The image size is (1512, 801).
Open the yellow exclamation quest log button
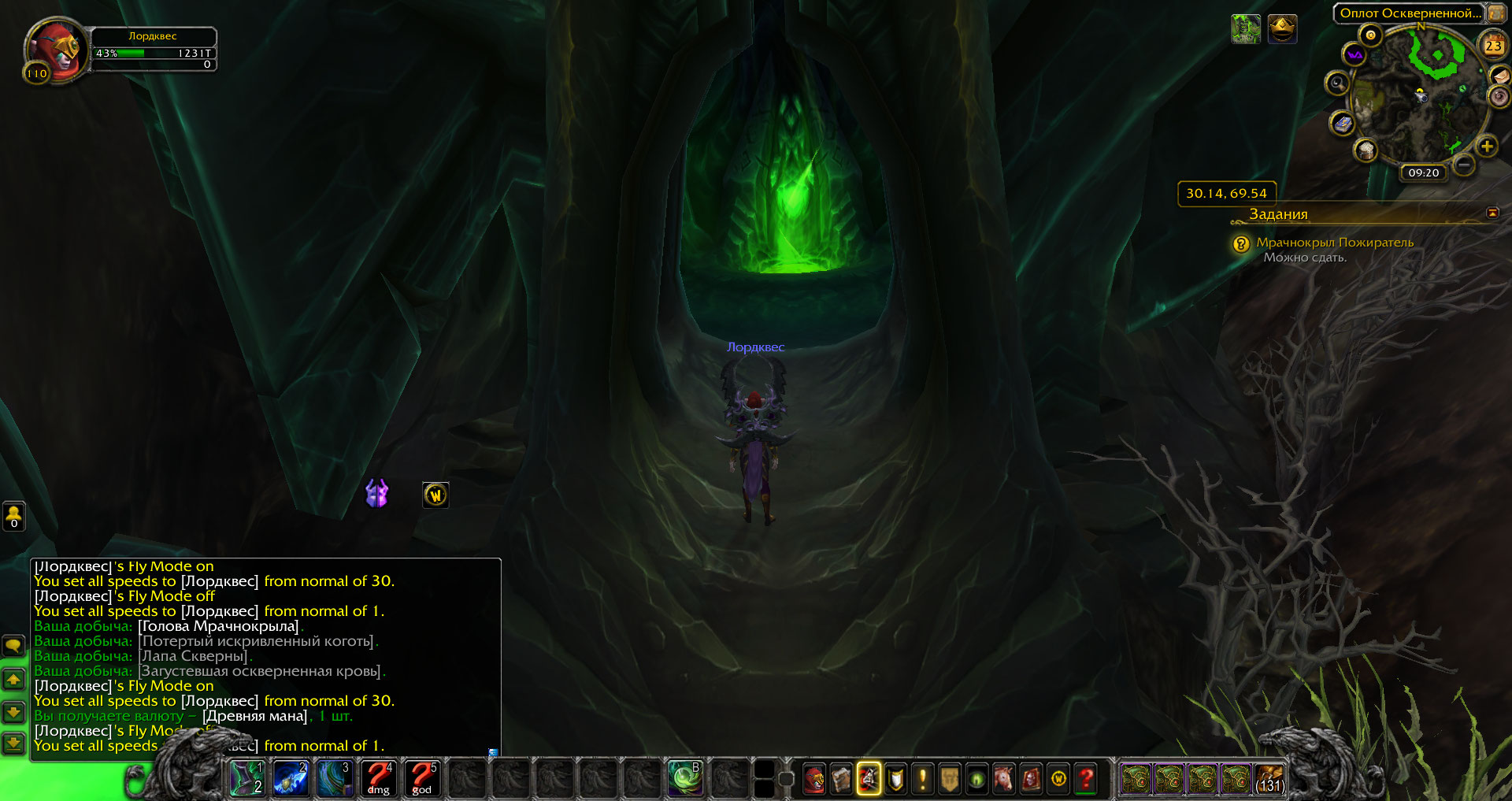[922, 779]
